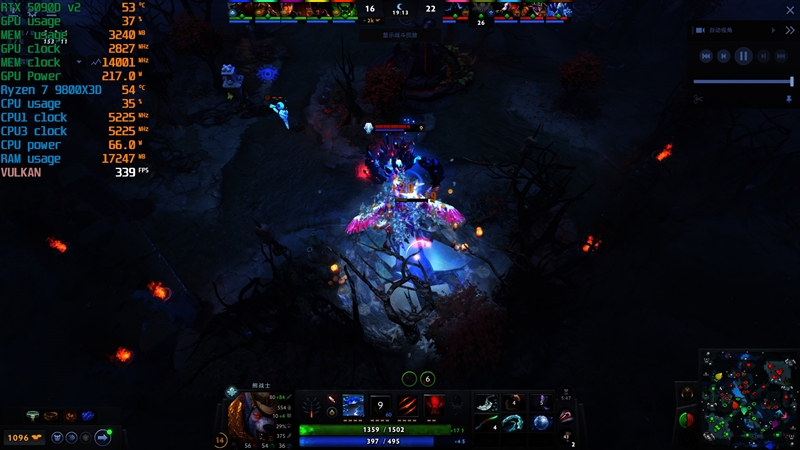Jump to the replay's beginning
This screenshot has width=800, height=450.
(x=706, y=57)
